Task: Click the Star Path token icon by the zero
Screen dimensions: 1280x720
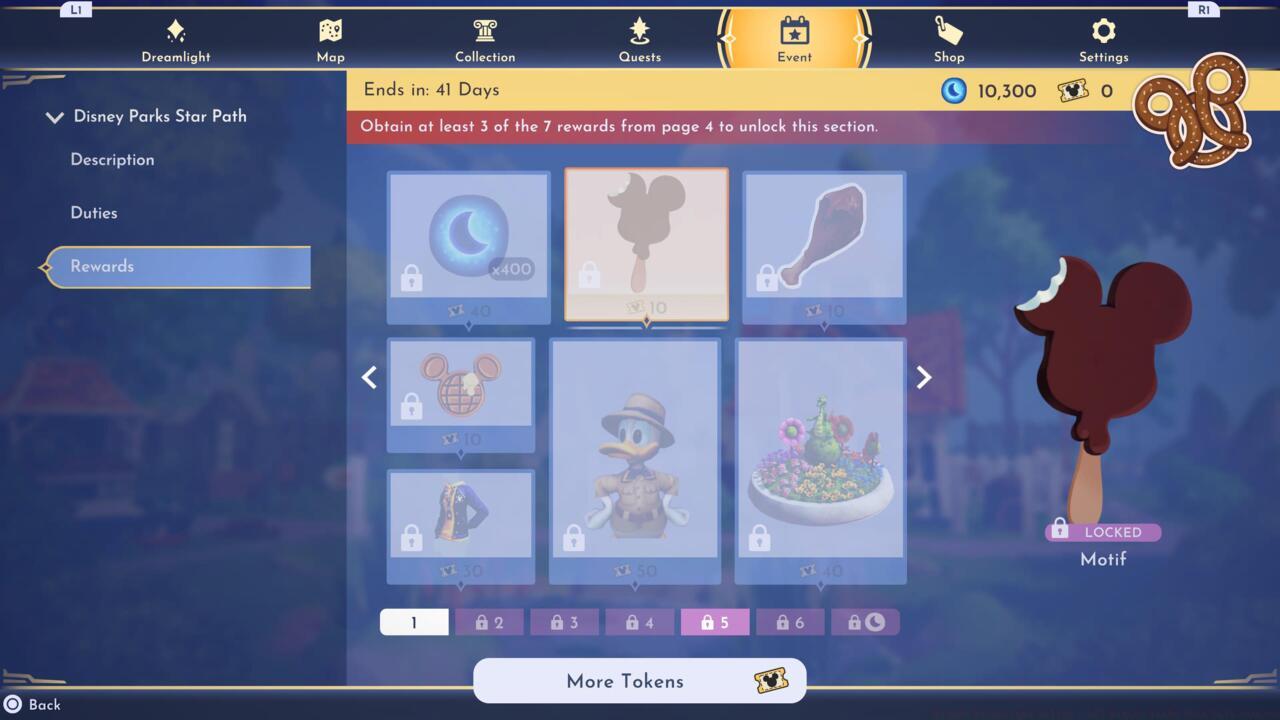Action: [1074, 90]
